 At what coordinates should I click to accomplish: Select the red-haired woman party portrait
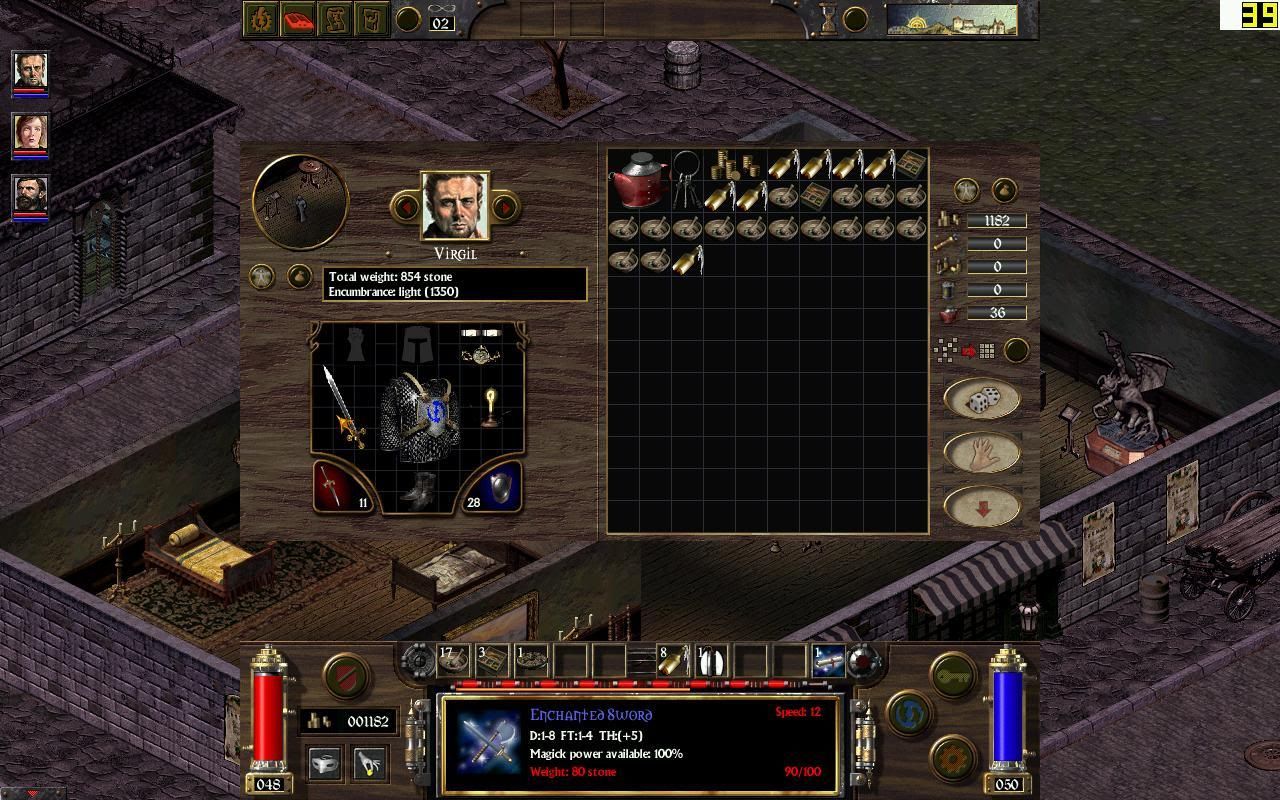[30, 133]
